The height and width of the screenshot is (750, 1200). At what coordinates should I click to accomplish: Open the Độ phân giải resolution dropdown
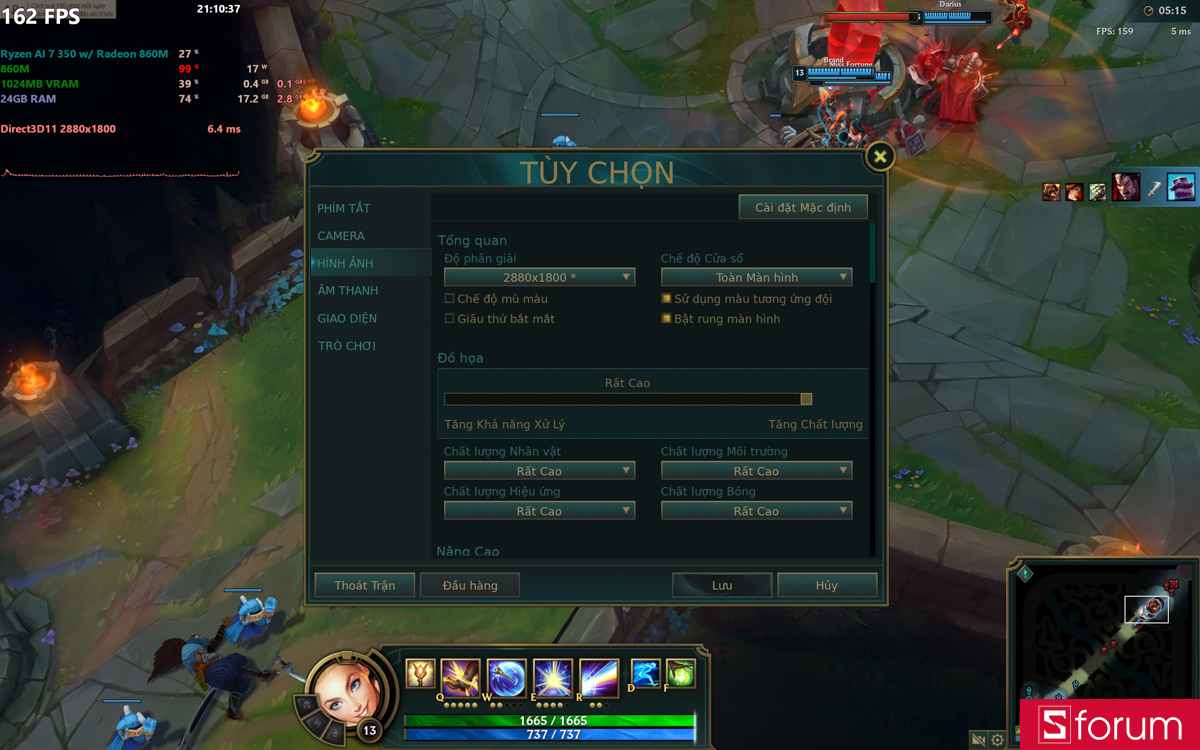(x=539, y=277)
